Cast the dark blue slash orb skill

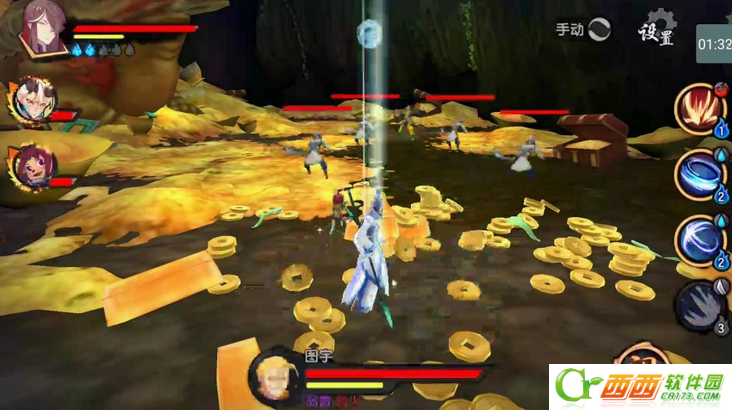(699, 240)
